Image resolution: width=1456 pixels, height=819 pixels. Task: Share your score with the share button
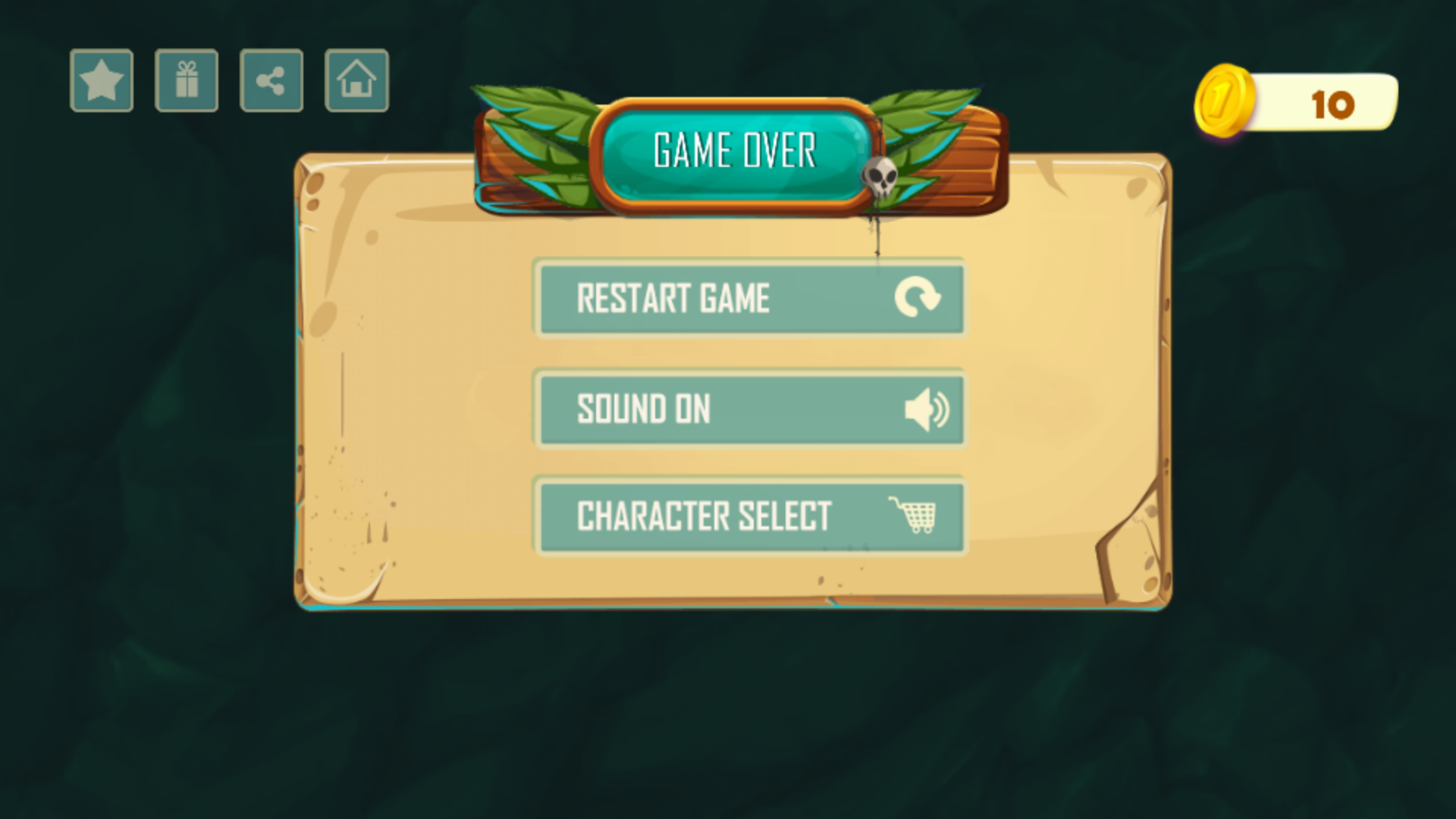[271, 80]
